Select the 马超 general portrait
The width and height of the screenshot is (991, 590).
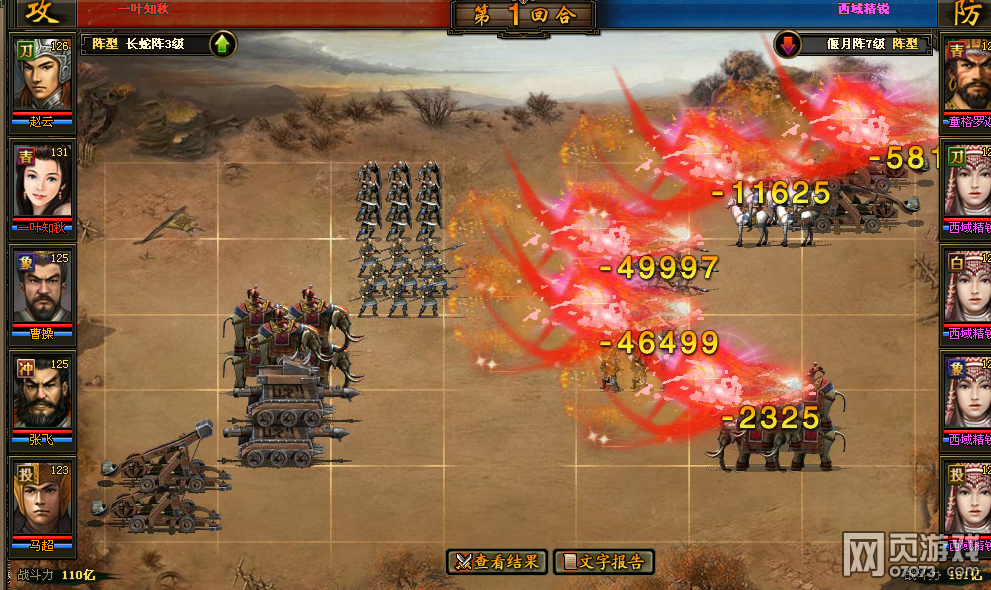click(42, 499)
